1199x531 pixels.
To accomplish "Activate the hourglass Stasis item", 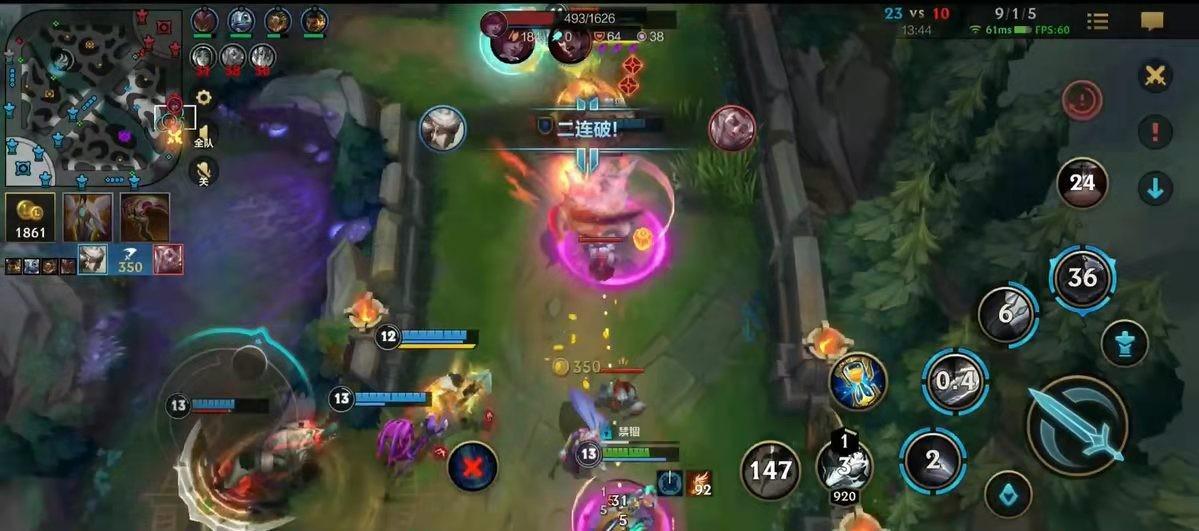I will click(x=858, y=381).
